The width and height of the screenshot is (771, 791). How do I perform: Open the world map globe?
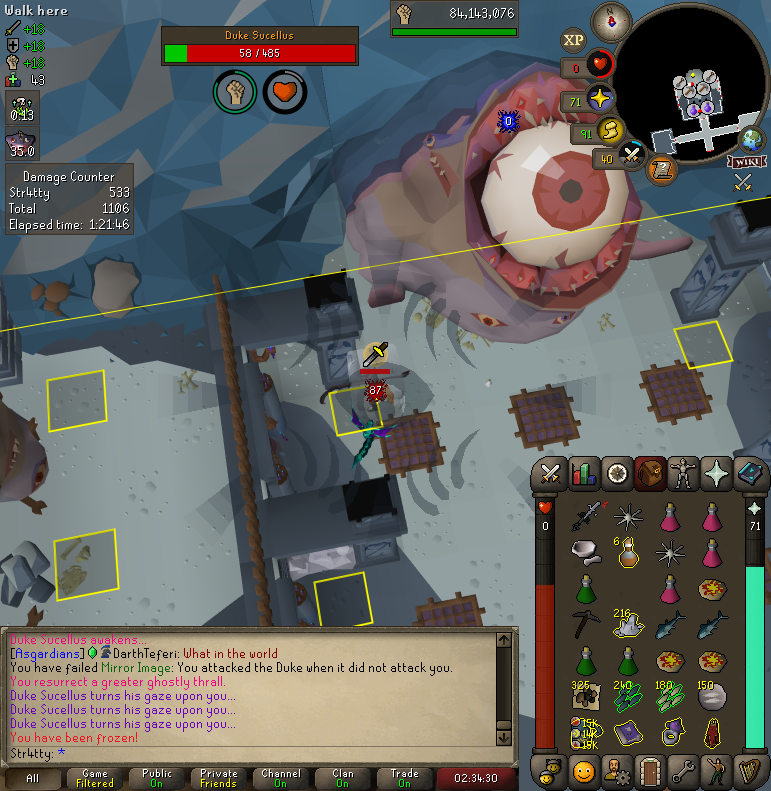coord(753,139)
